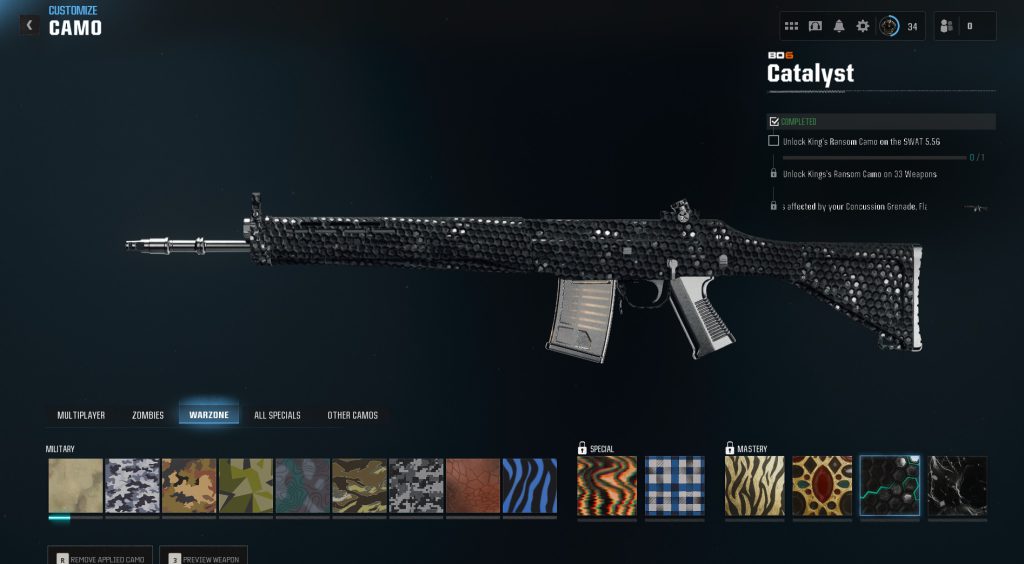Select the gold camo with red gem

click(822, 487)
